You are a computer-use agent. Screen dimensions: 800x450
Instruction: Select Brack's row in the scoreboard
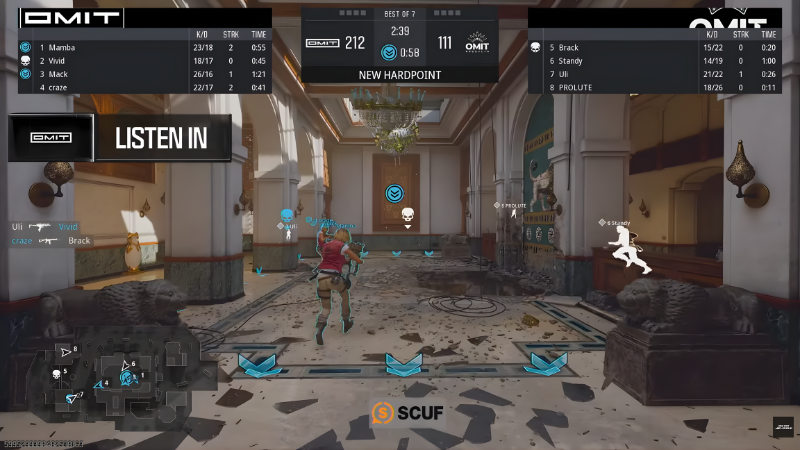pyautogui.click(x=654, y=47)
